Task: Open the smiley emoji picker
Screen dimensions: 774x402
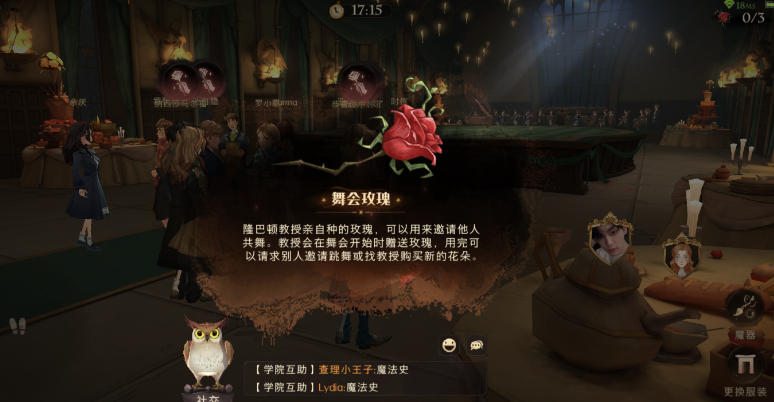Action: coord(449,345)
